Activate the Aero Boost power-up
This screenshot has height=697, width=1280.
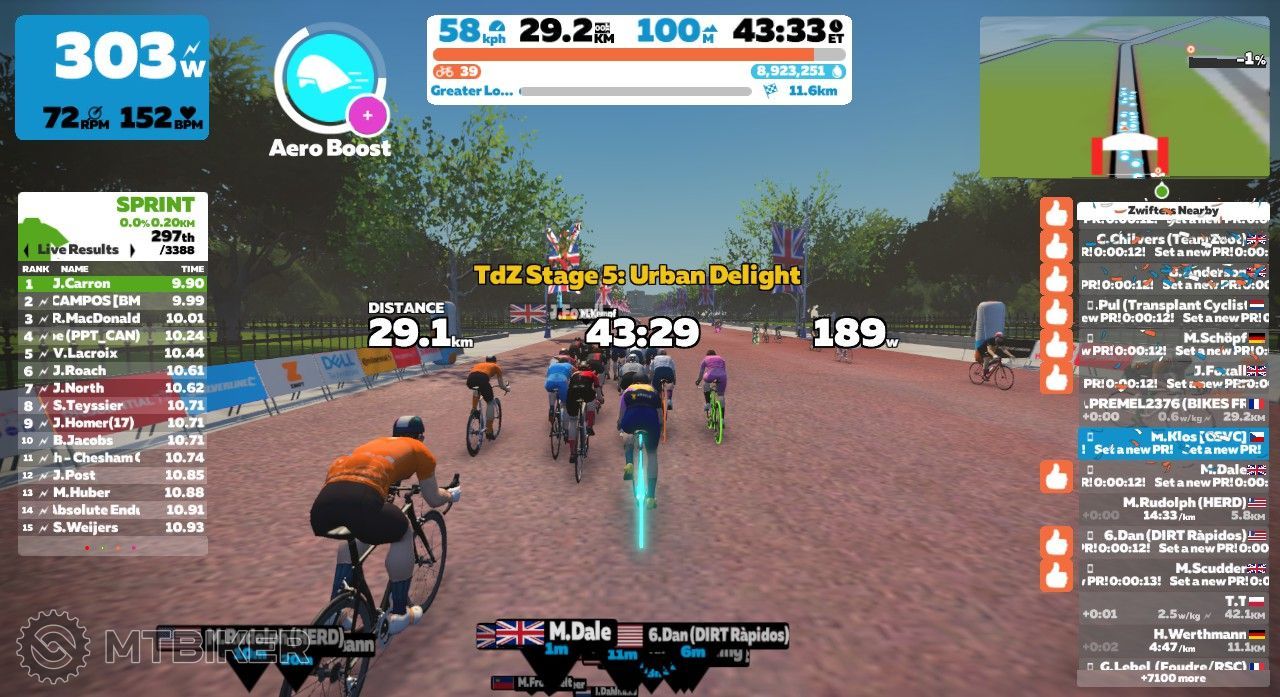pyautogui.click(x=329, y=79)
